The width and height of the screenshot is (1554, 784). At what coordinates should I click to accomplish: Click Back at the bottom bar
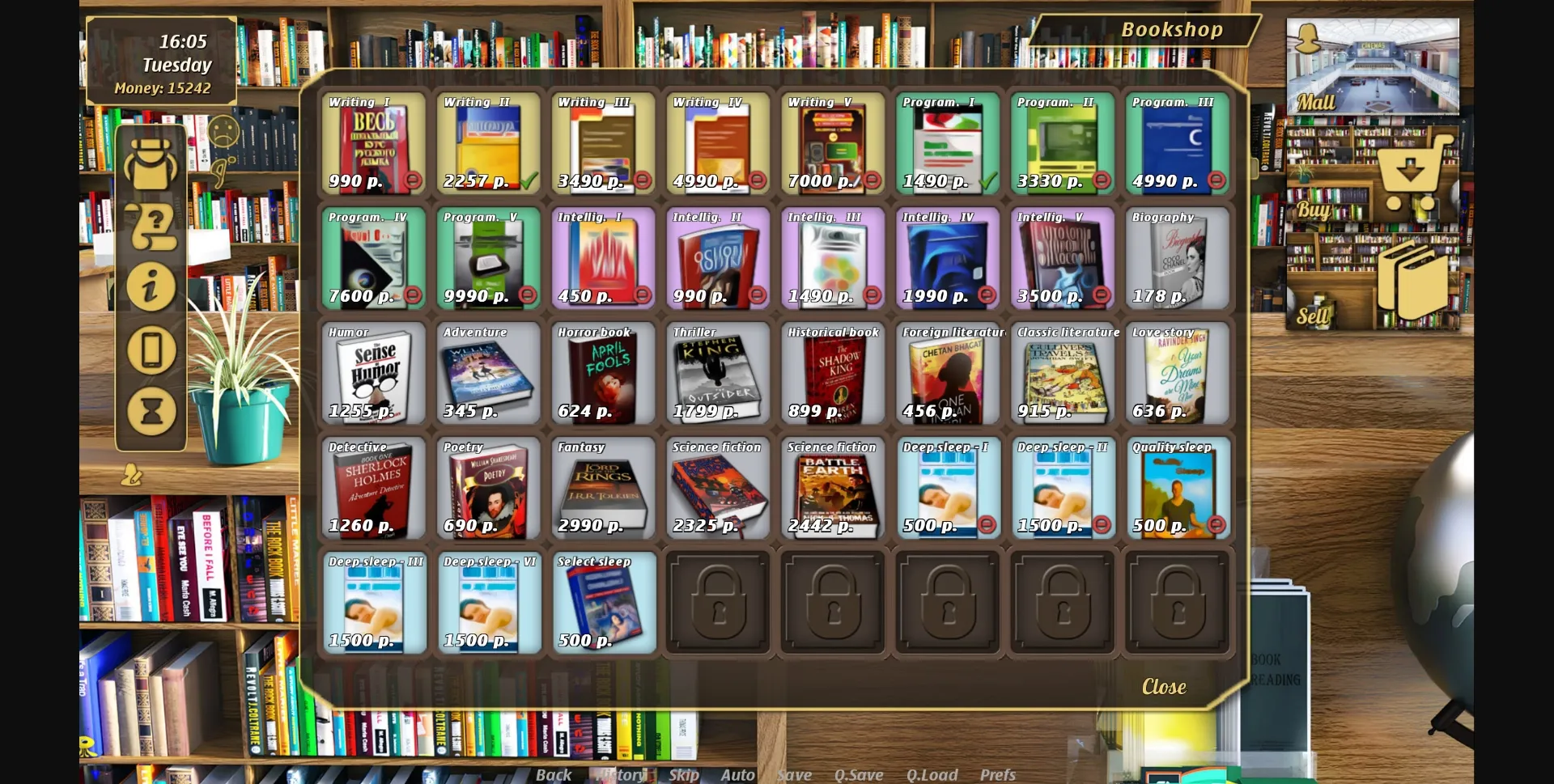click(x=554, y=774)
